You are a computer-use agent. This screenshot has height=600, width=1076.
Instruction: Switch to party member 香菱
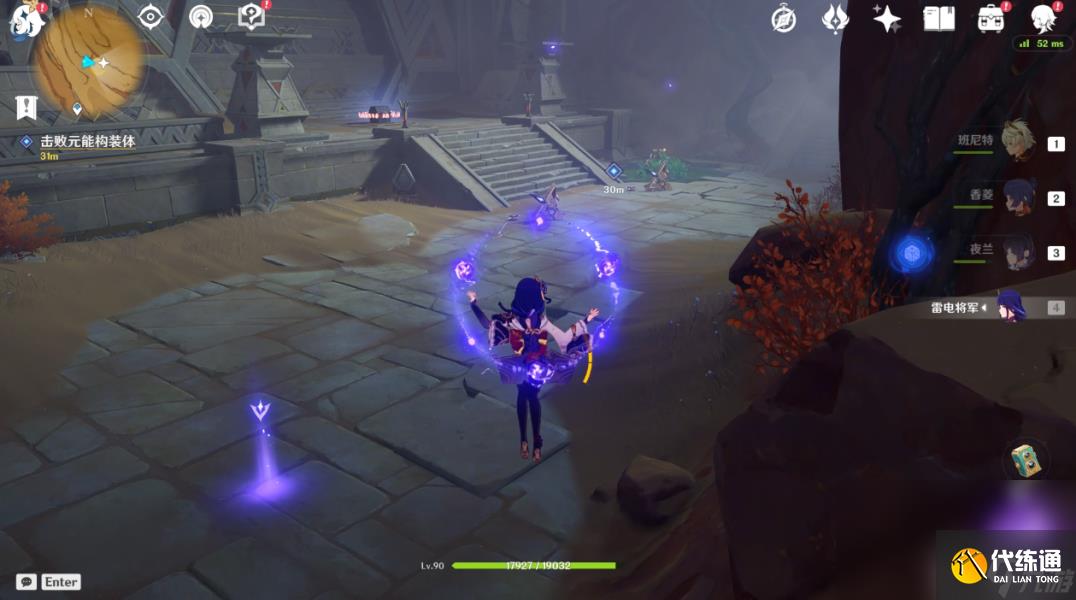tap(1017, 196)
